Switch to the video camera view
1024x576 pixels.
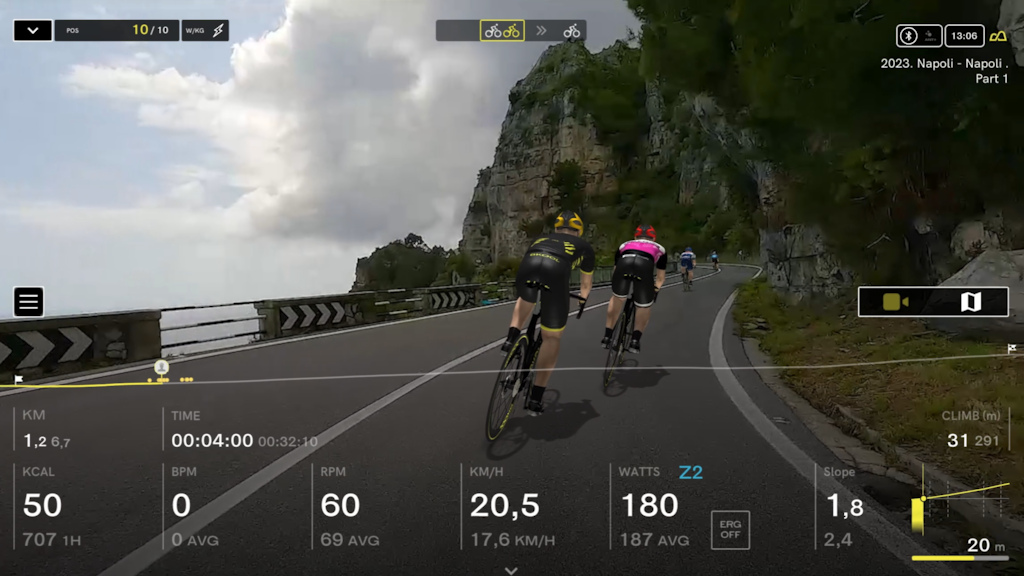[895, 302]
